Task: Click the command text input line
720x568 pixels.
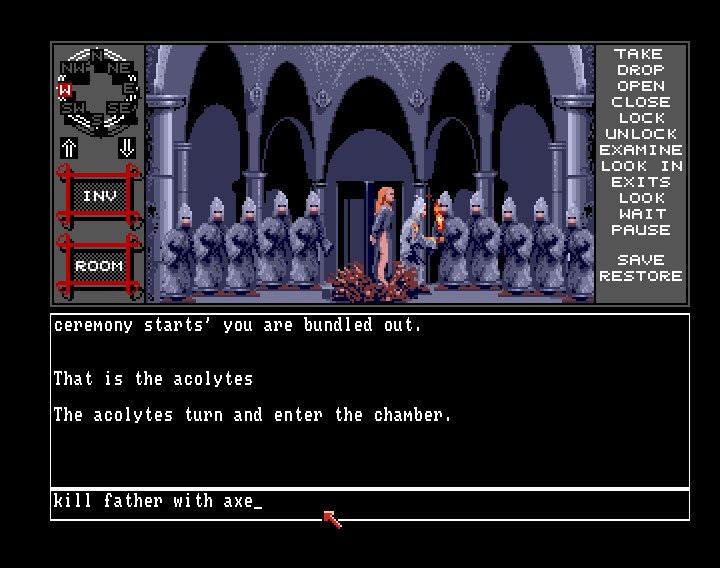Action: click(x=370, y=503)
